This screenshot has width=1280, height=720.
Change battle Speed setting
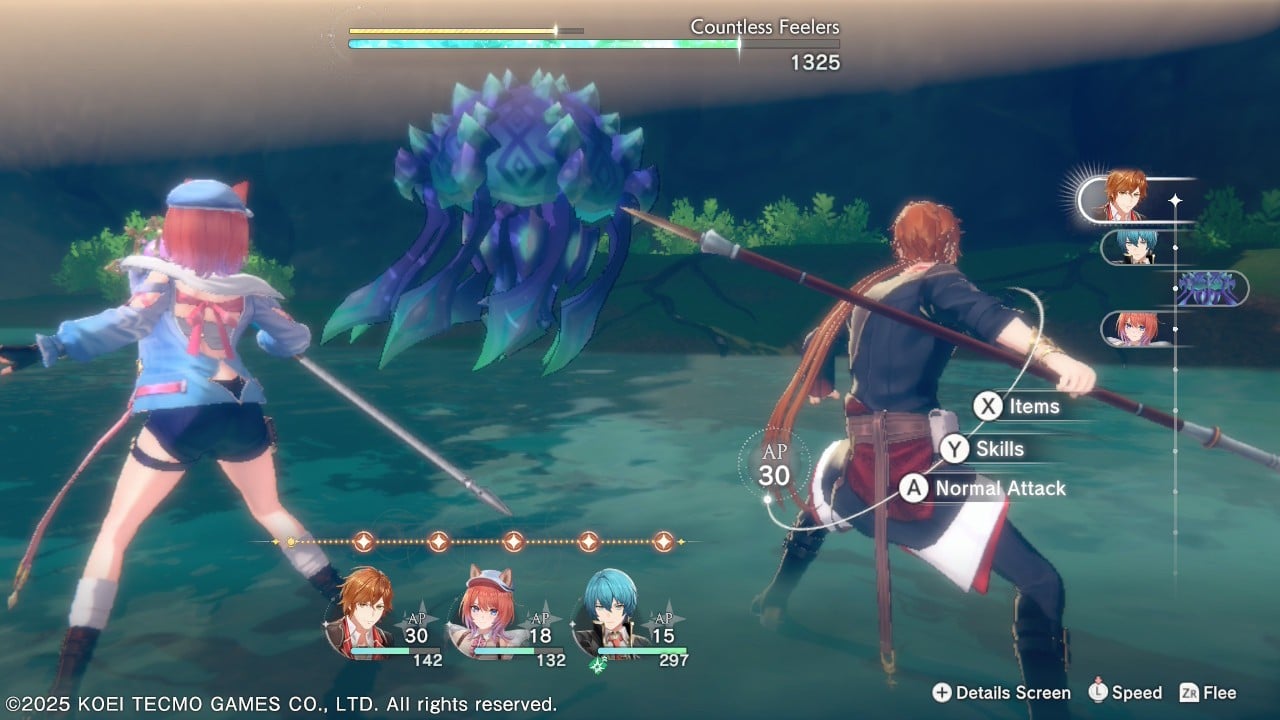(1126, 693)
